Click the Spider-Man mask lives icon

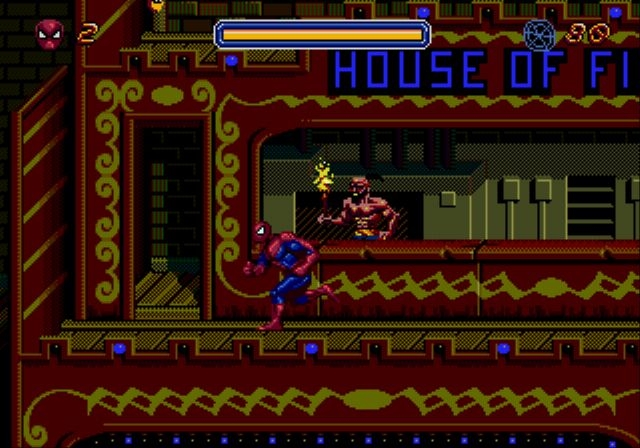pos(49,35)
